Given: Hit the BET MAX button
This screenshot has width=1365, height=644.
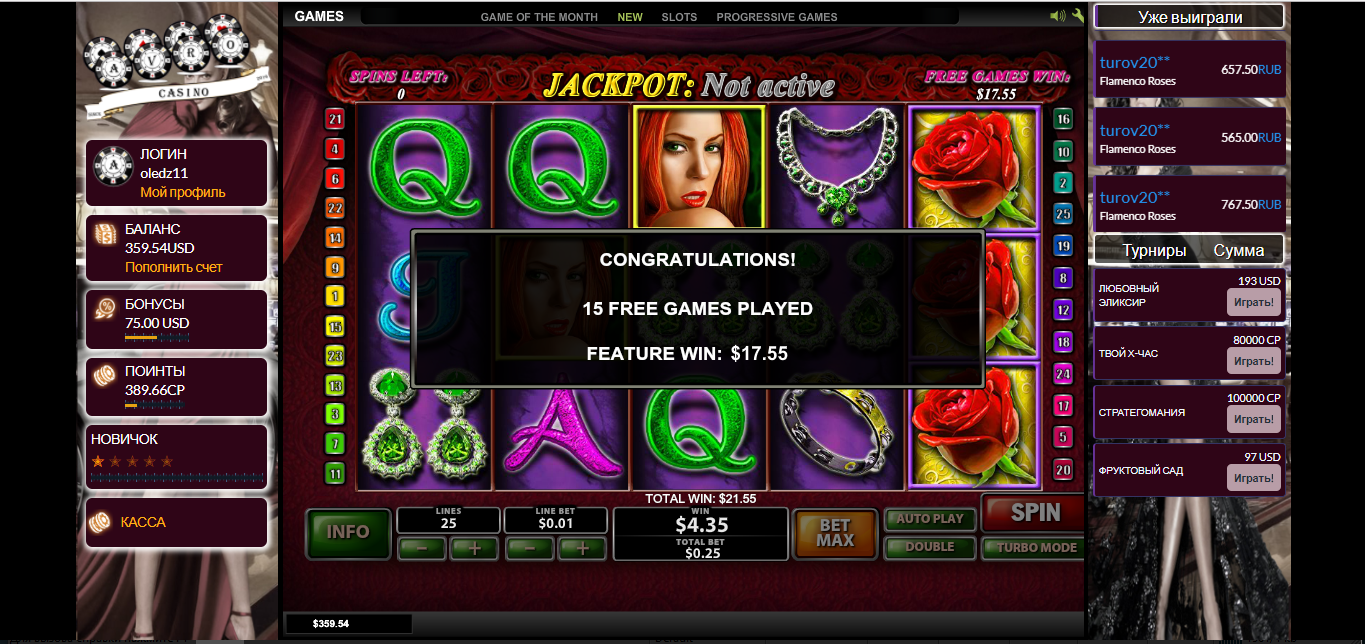Looking at the screenshot, I should [x=834, y=533].
